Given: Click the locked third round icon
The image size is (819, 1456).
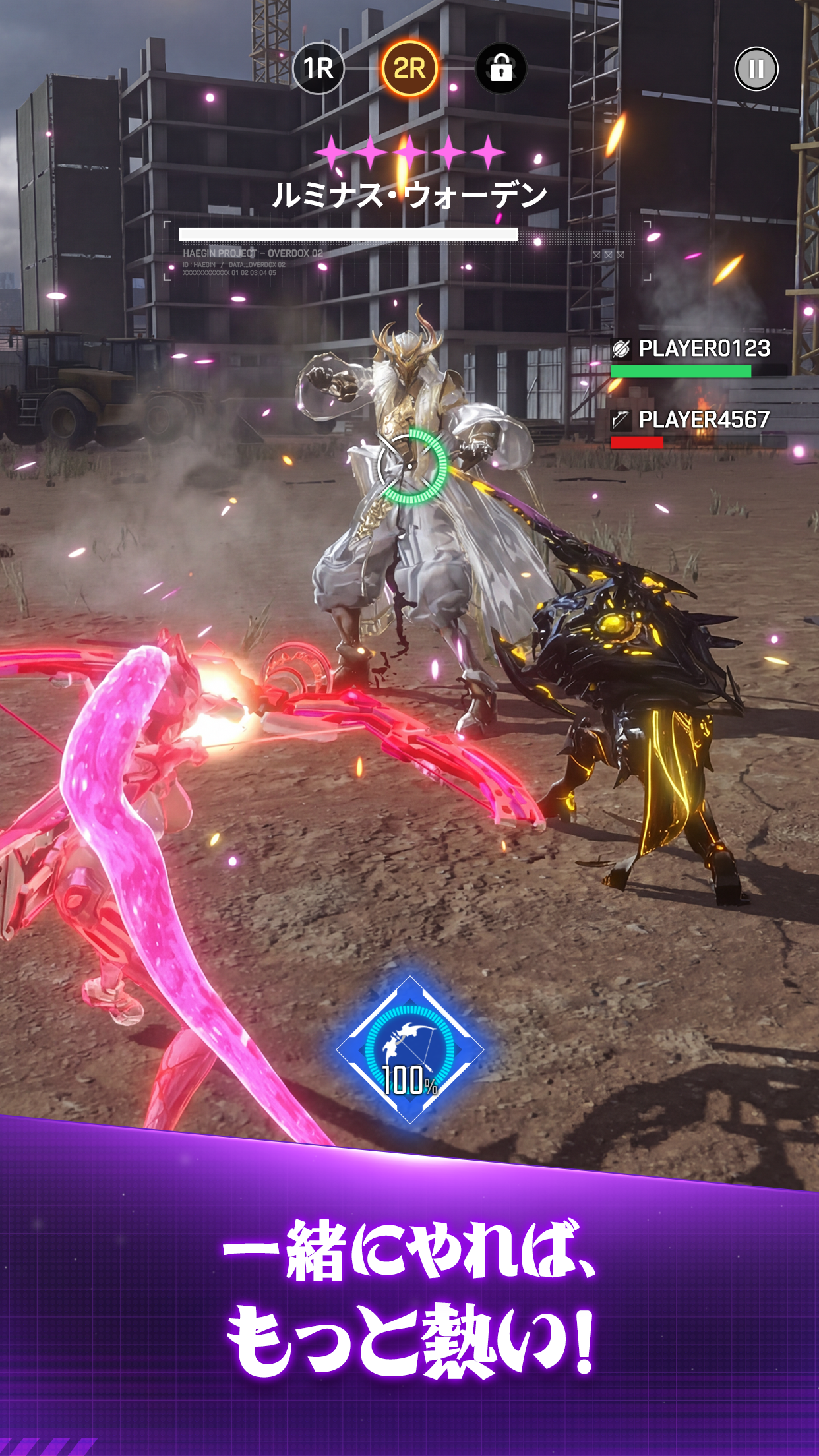Looking at the screenshot, I should [501, 69].
